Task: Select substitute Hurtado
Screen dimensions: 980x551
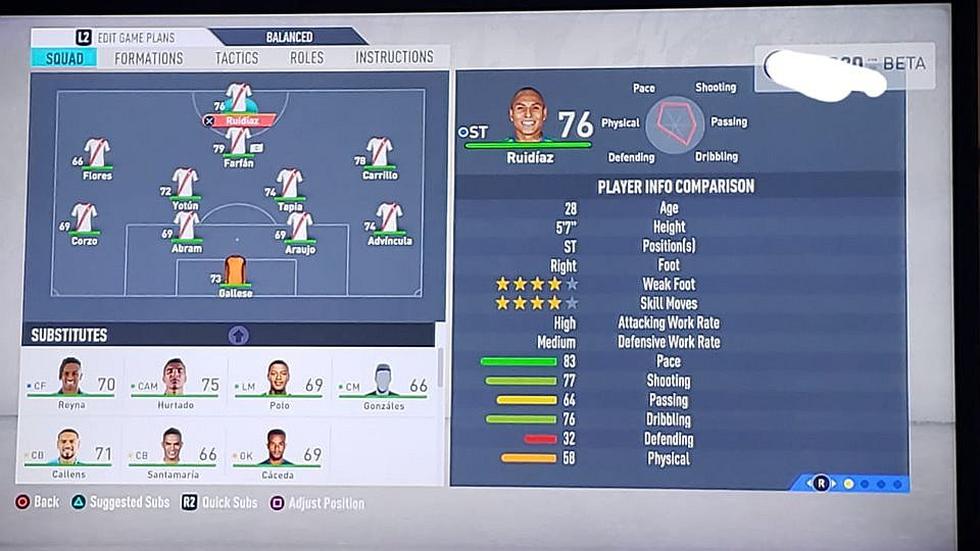Action: pos(175,383)
